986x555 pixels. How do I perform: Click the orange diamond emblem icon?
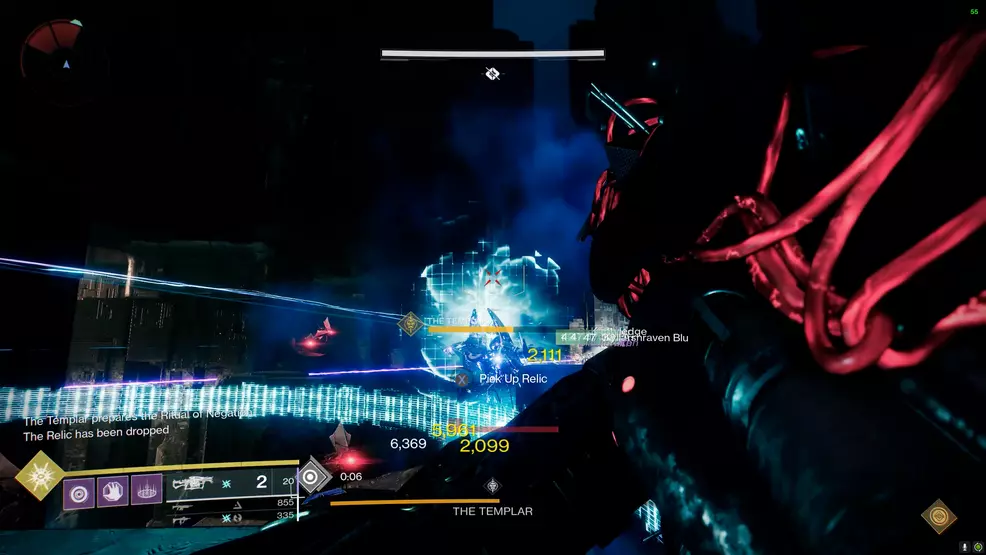(938, 516)
